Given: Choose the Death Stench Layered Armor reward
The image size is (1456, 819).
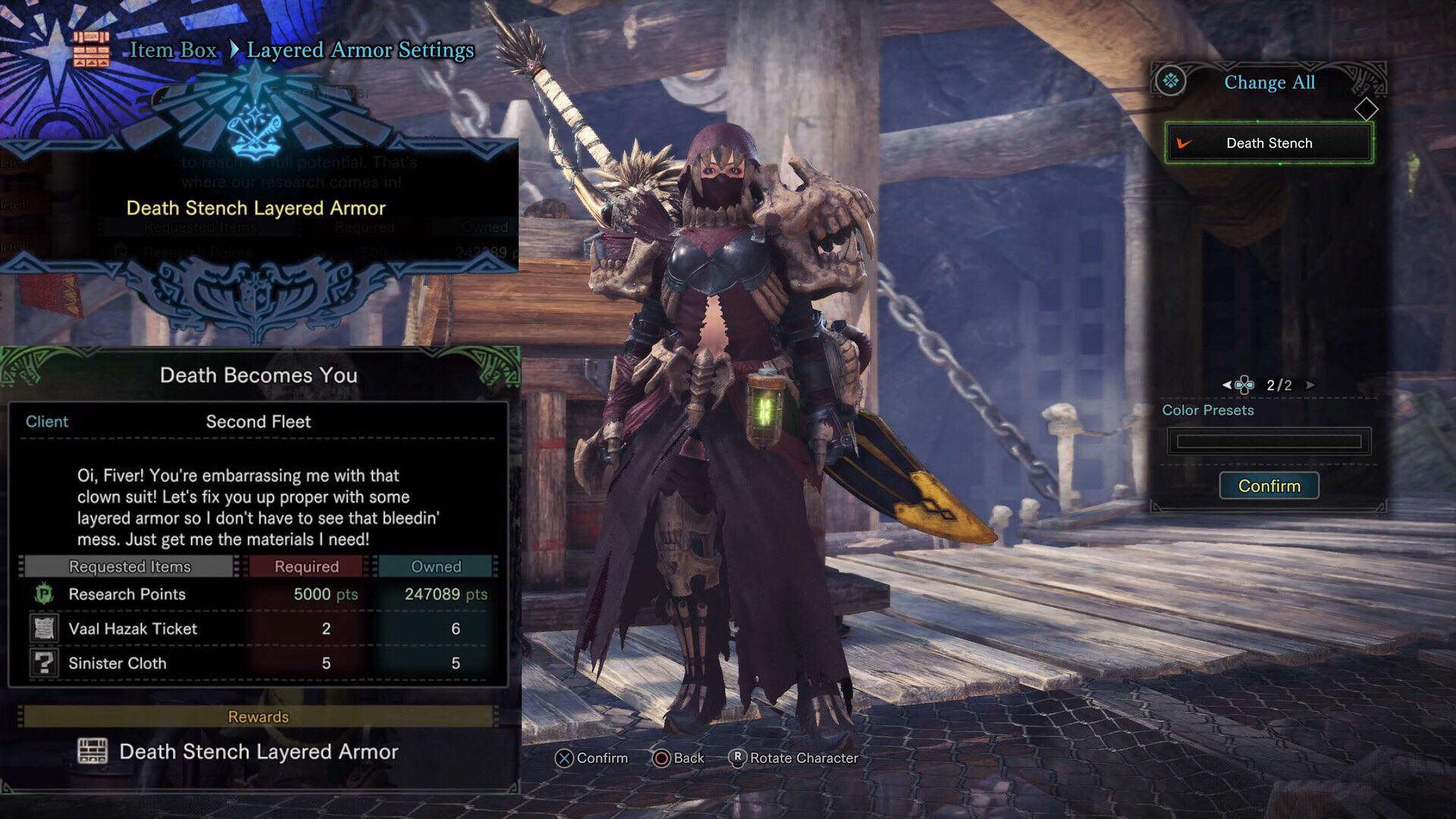Looking at the screenshot, I should click(x=258, y=752).
